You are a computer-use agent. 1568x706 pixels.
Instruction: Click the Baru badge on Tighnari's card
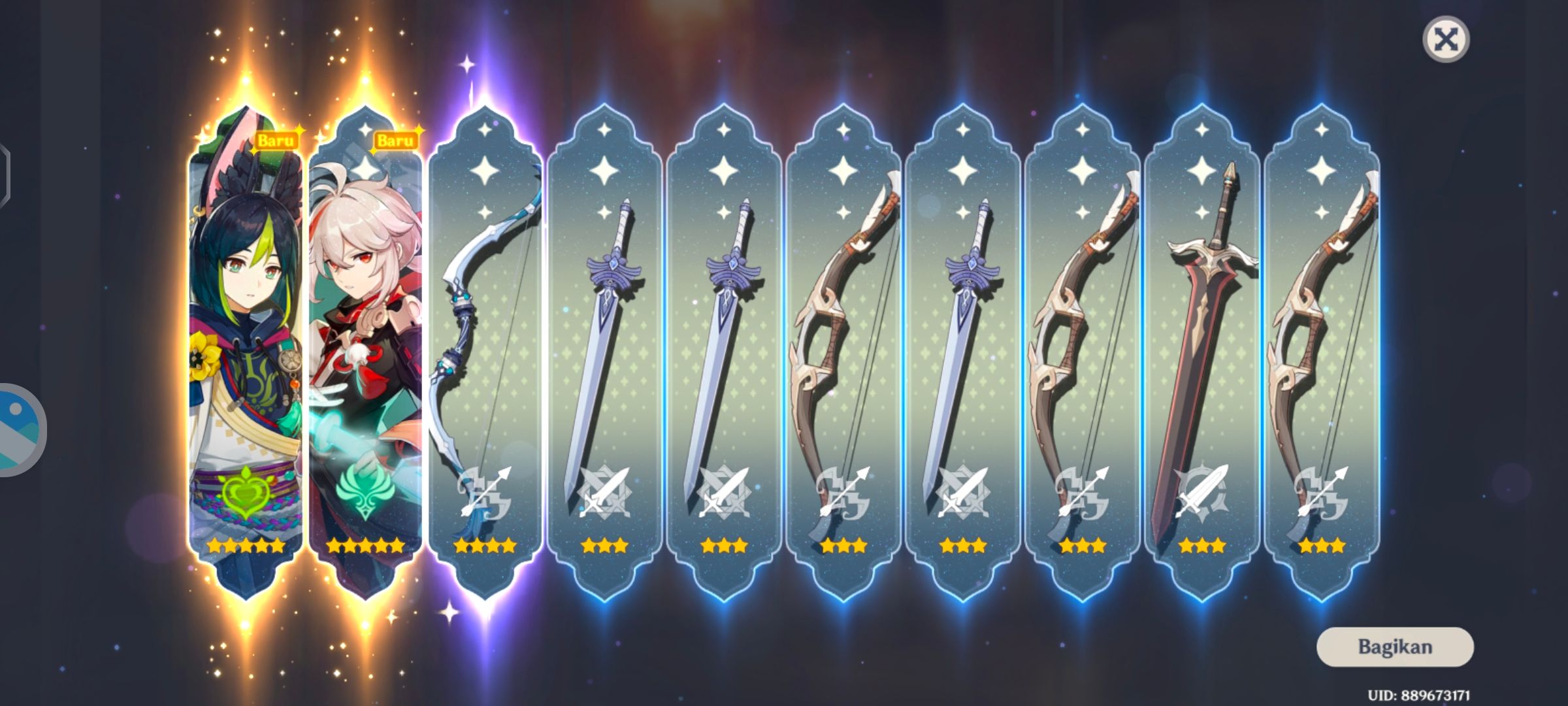[278, 139]
